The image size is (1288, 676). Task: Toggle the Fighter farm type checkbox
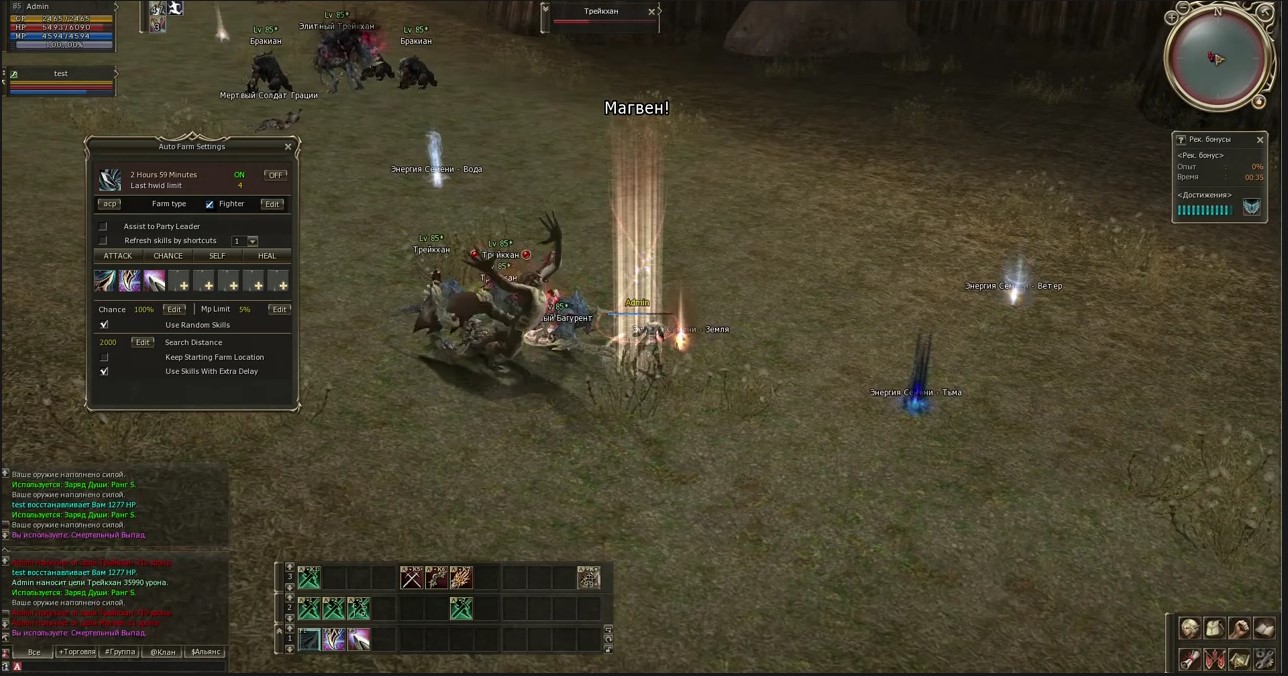click(x=210, y=204)
